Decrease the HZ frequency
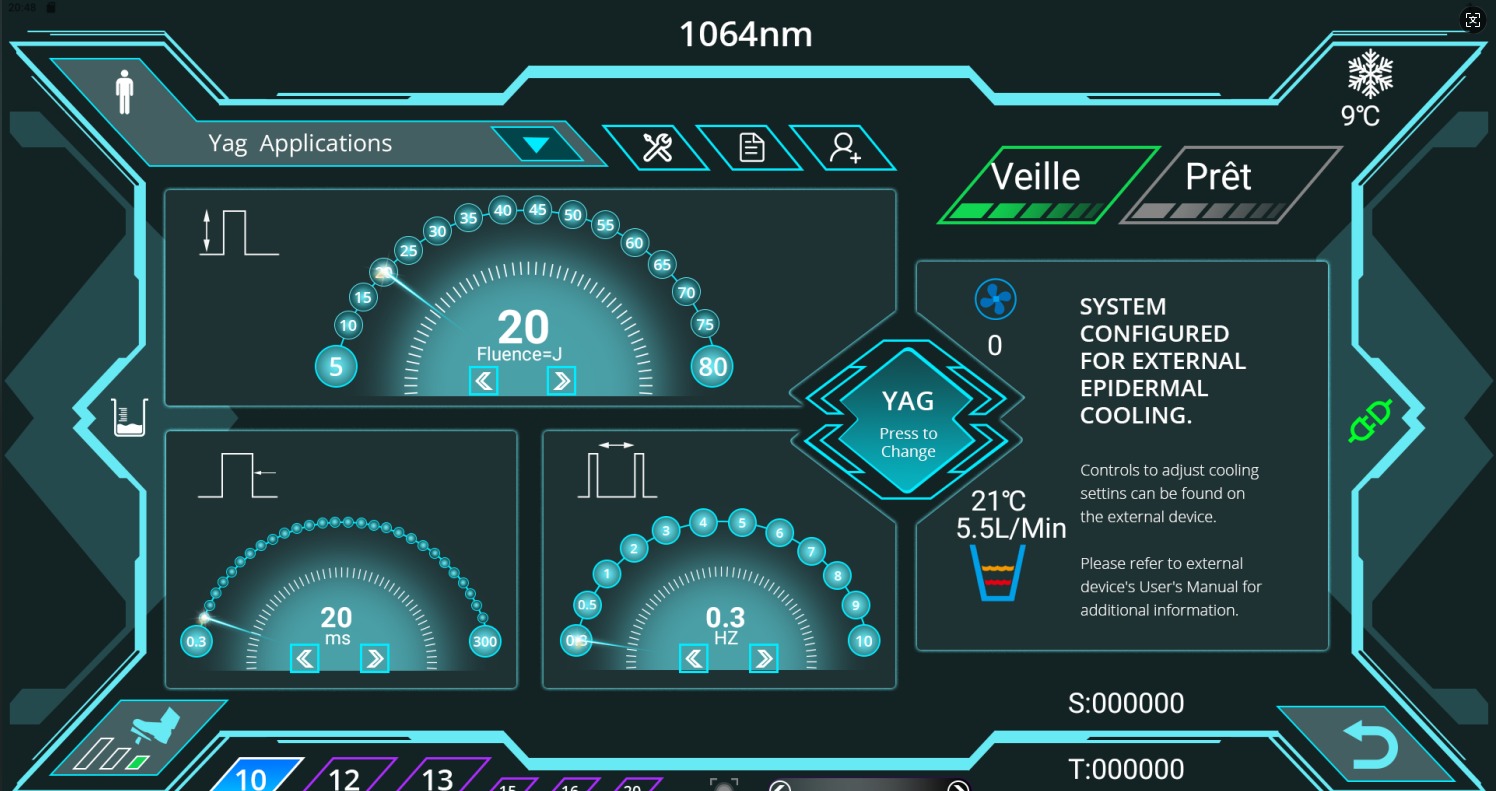 tap(694, 657)
